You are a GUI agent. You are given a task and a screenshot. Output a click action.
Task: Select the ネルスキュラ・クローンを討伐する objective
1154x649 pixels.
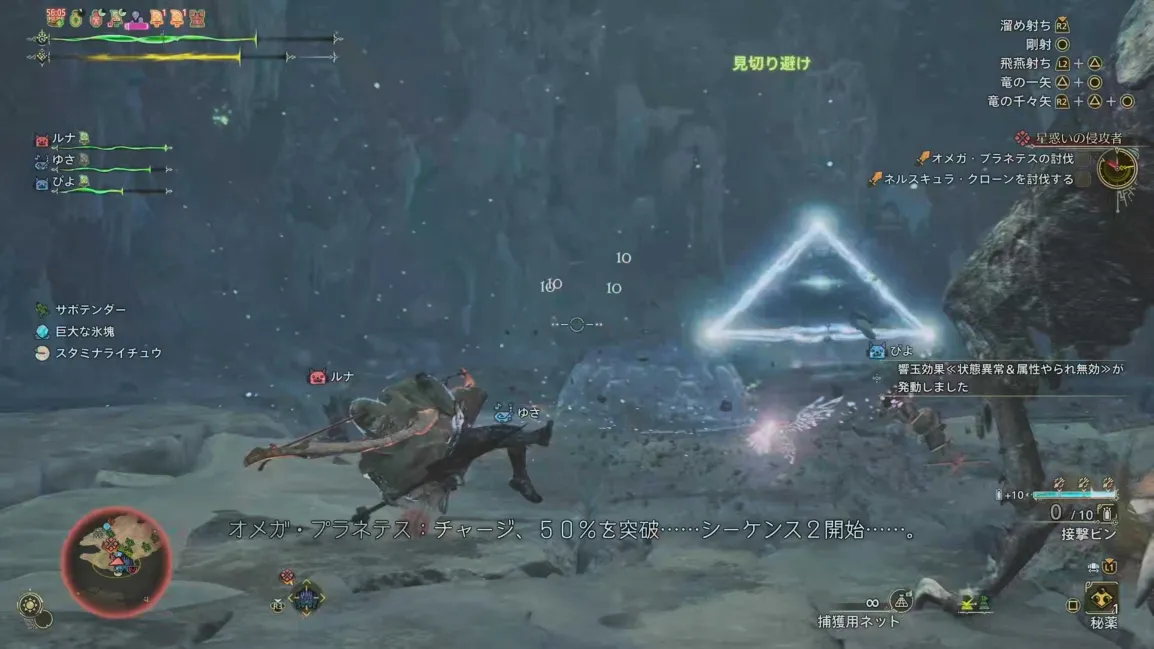(978, 180)
